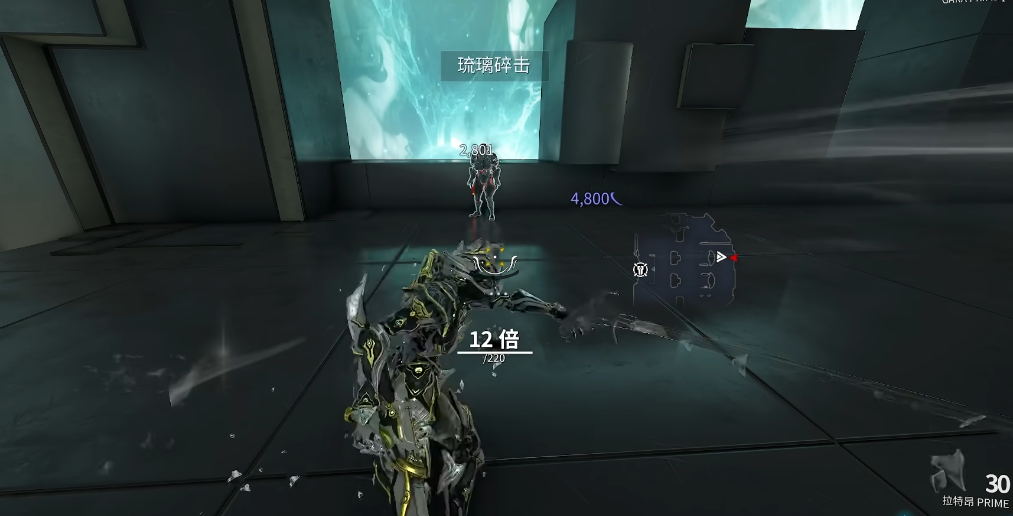1013x516 pixels.
Task: Click the 琉璃碎击 ability name banner
Action: [x=493, y=67]
